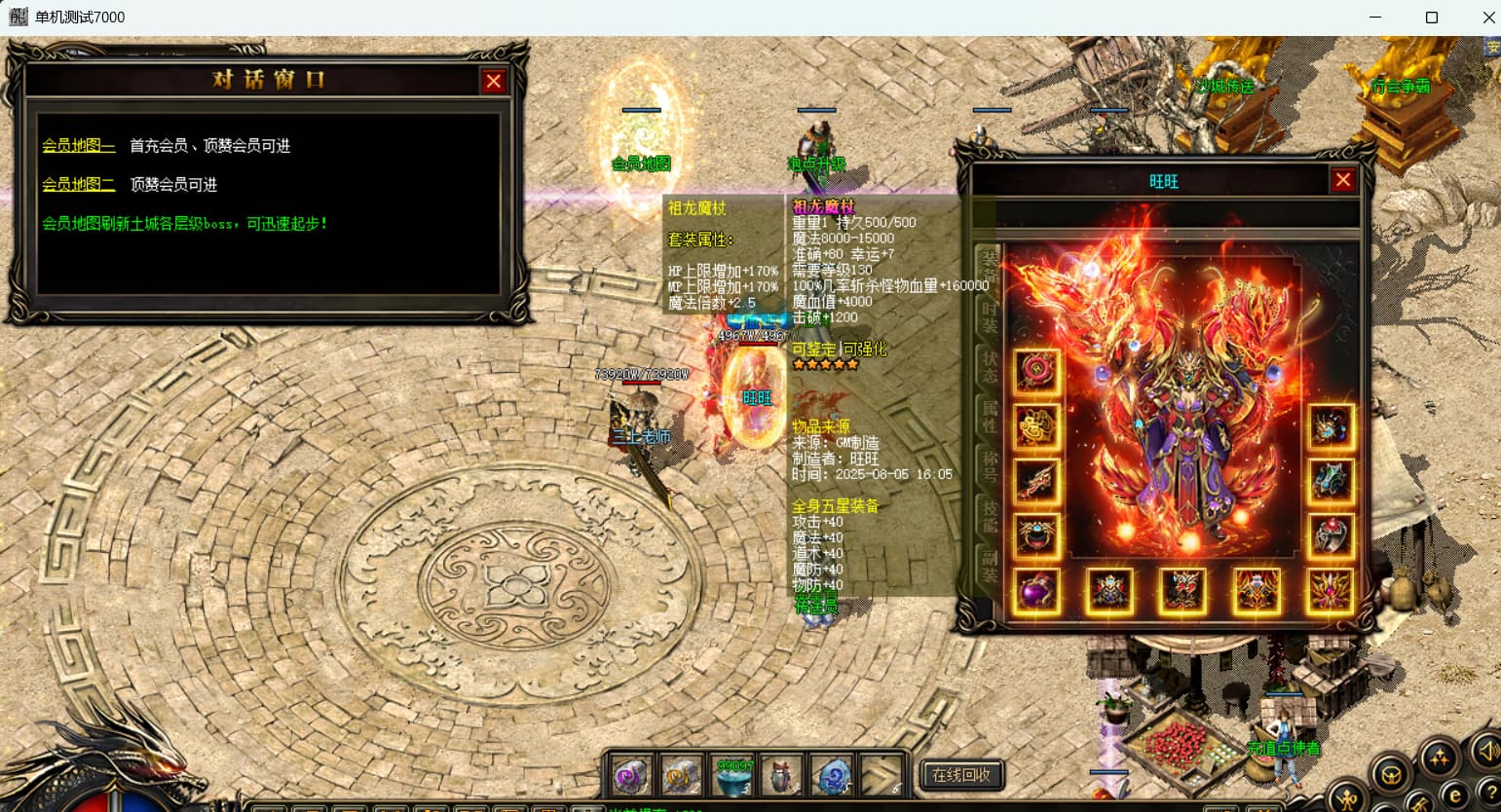The image size is (1501, 812).
Task: Close the 旺旺 character panel
Action: (1342, 180)
